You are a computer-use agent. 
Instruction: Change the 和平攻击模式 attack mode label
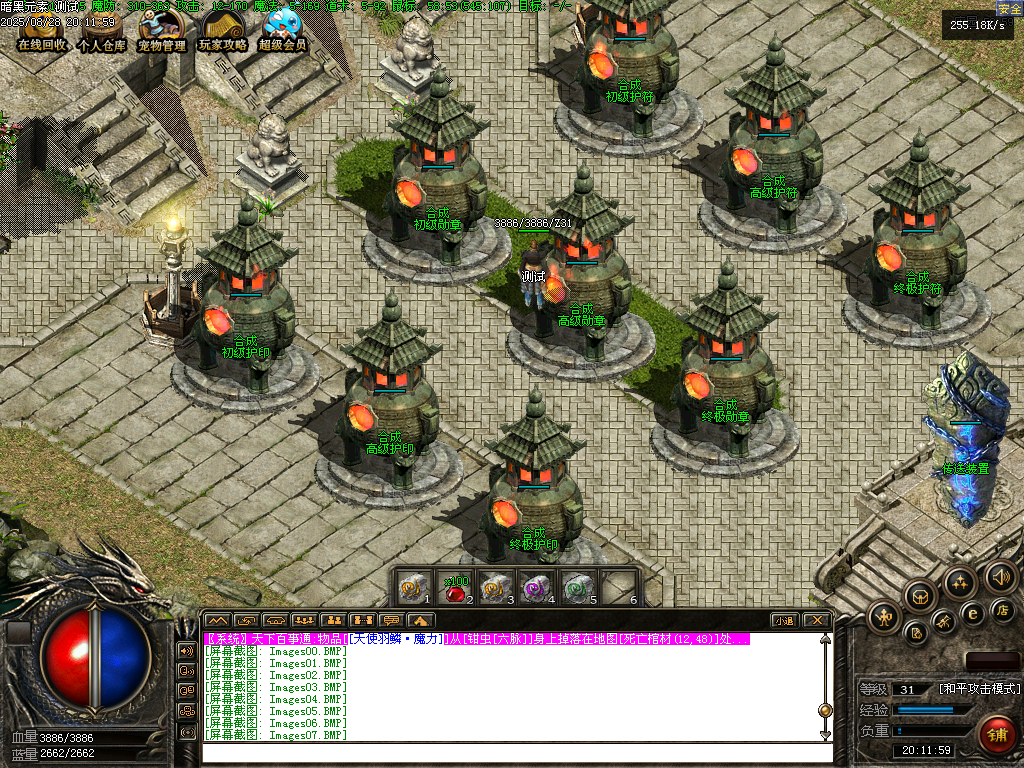point(979,689)
